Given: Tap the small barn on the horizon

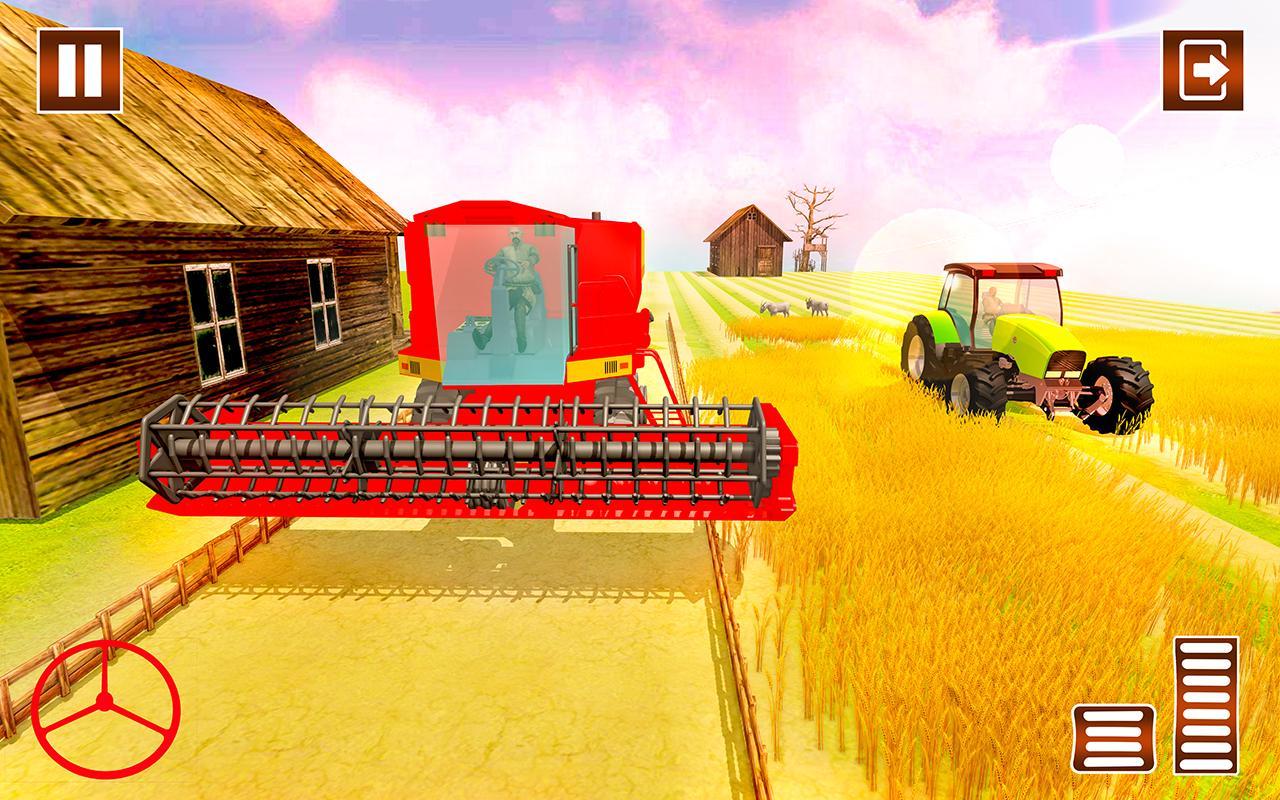Looking at the screenshot, I should click(748, 240).
